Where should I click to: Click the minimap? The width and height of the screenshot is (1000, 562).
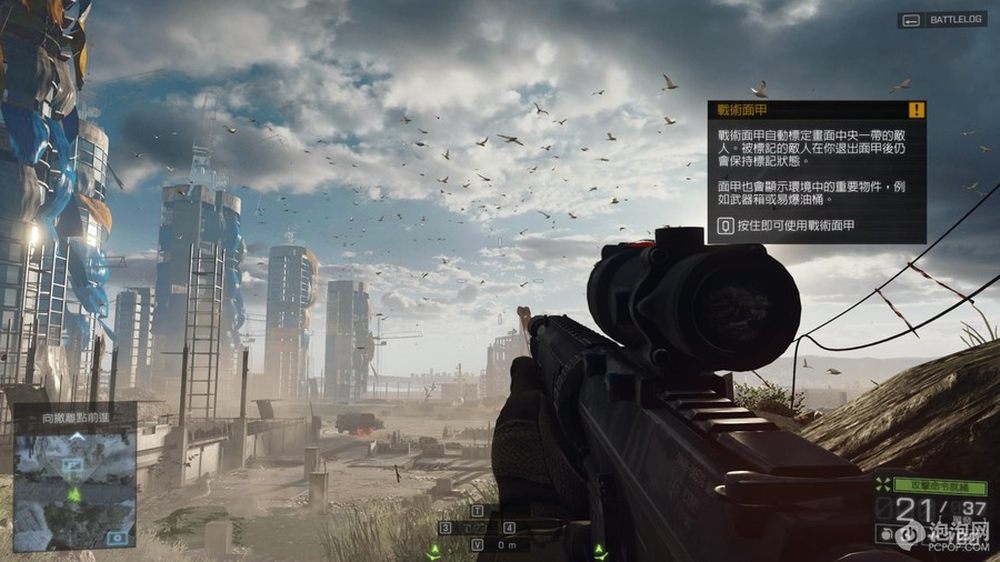click(73, 488)
